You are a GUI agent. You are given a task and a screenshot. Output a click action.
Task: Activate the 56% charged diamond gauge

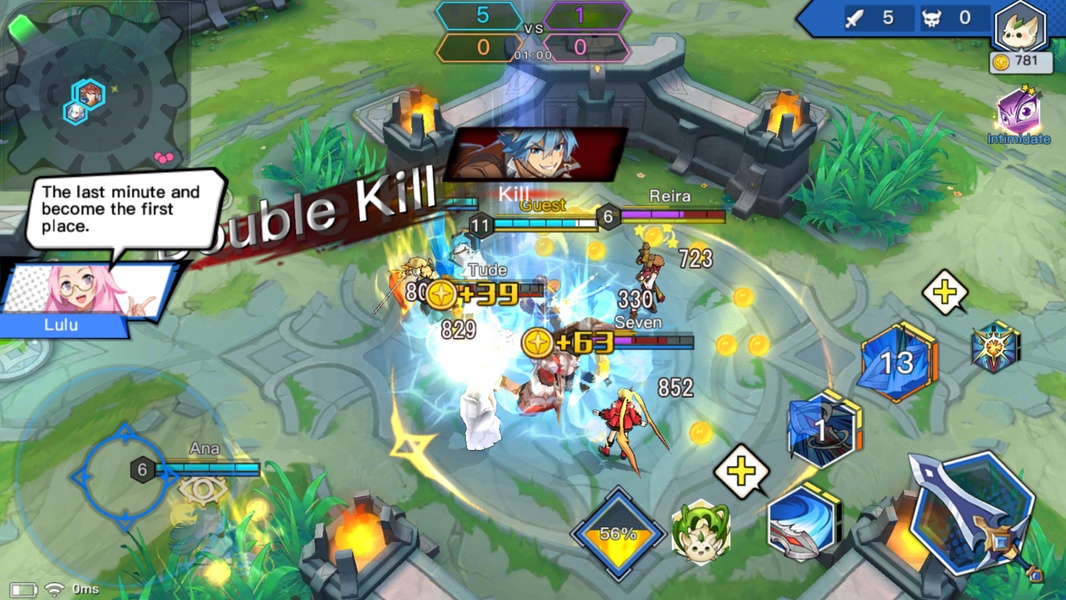point(618,533)
